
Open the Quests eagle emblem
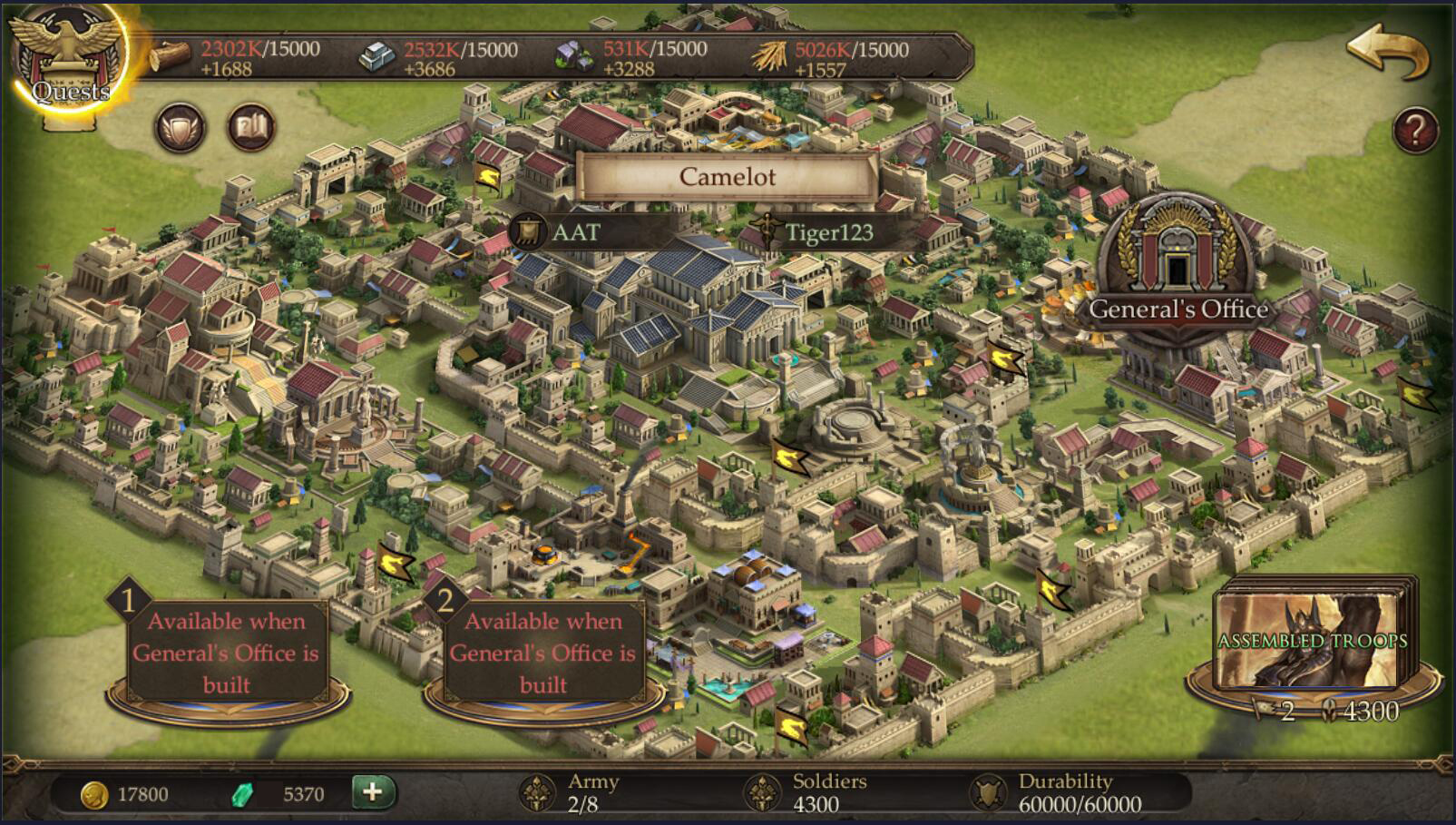[x=68, y=62]
